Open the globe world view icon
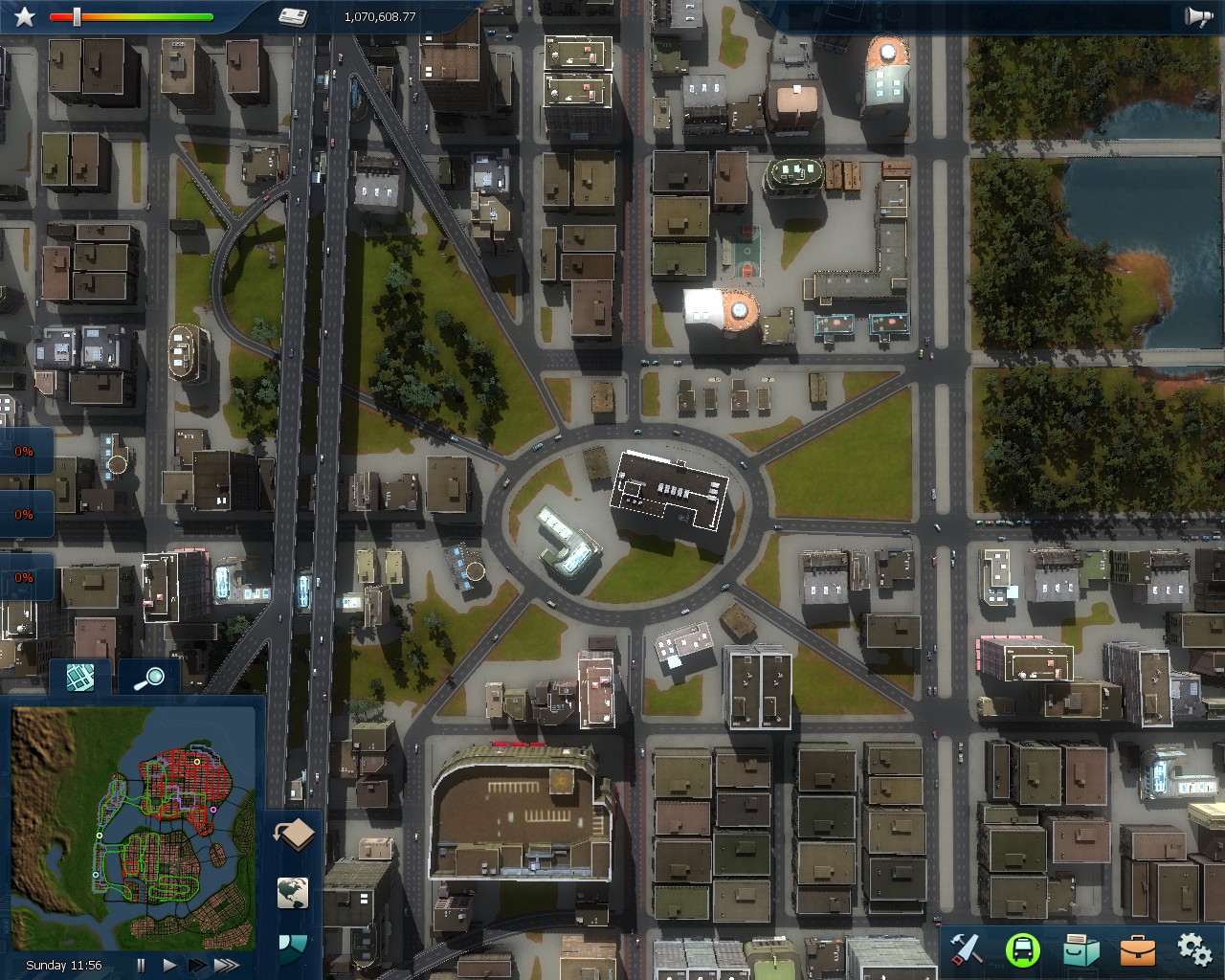The width and height of the screenshot is (1225, 980). pyautogui.click(x=293, y=893)
